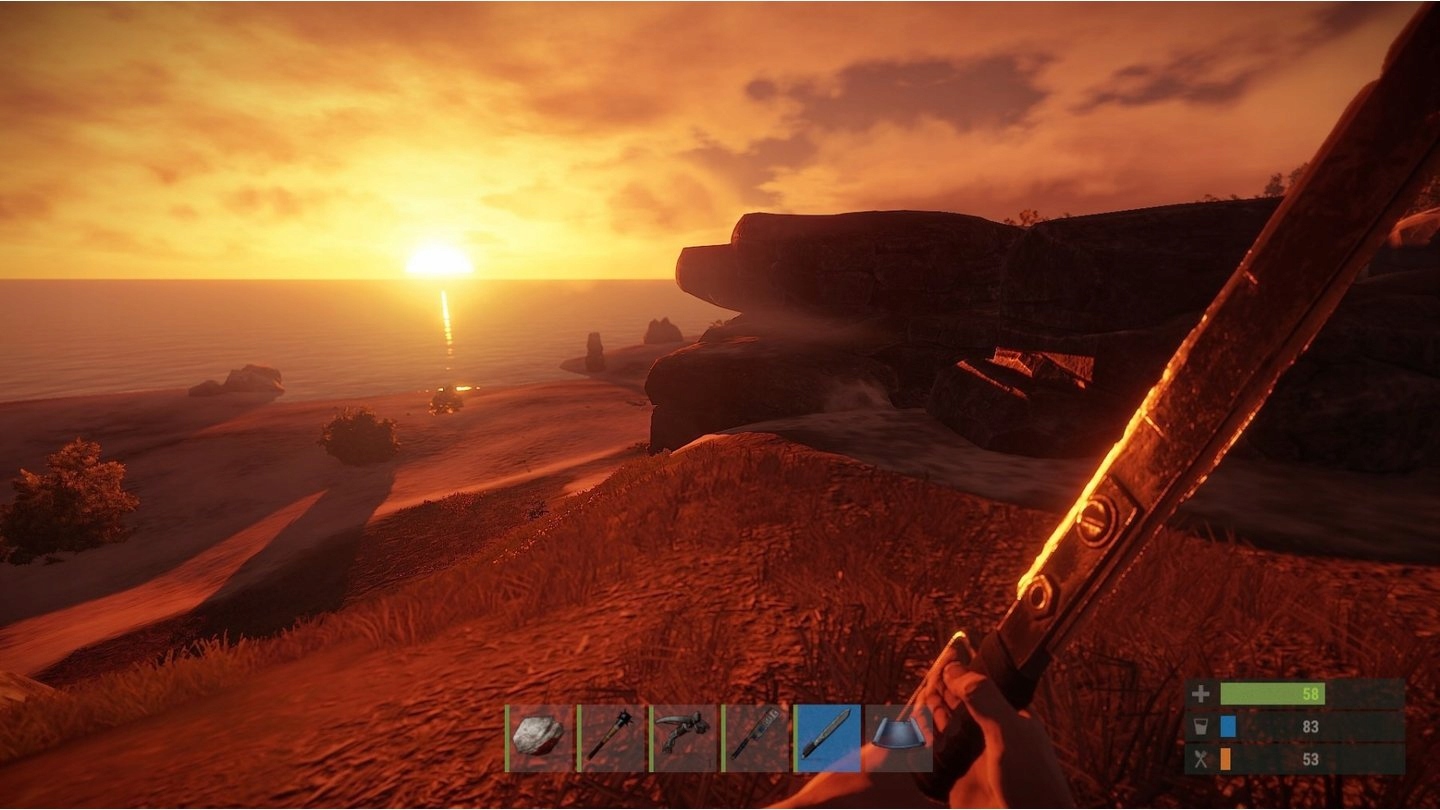Choose the curved pickaxe hotbar slot
The image size is (1440, 810).
pos(683,738)
